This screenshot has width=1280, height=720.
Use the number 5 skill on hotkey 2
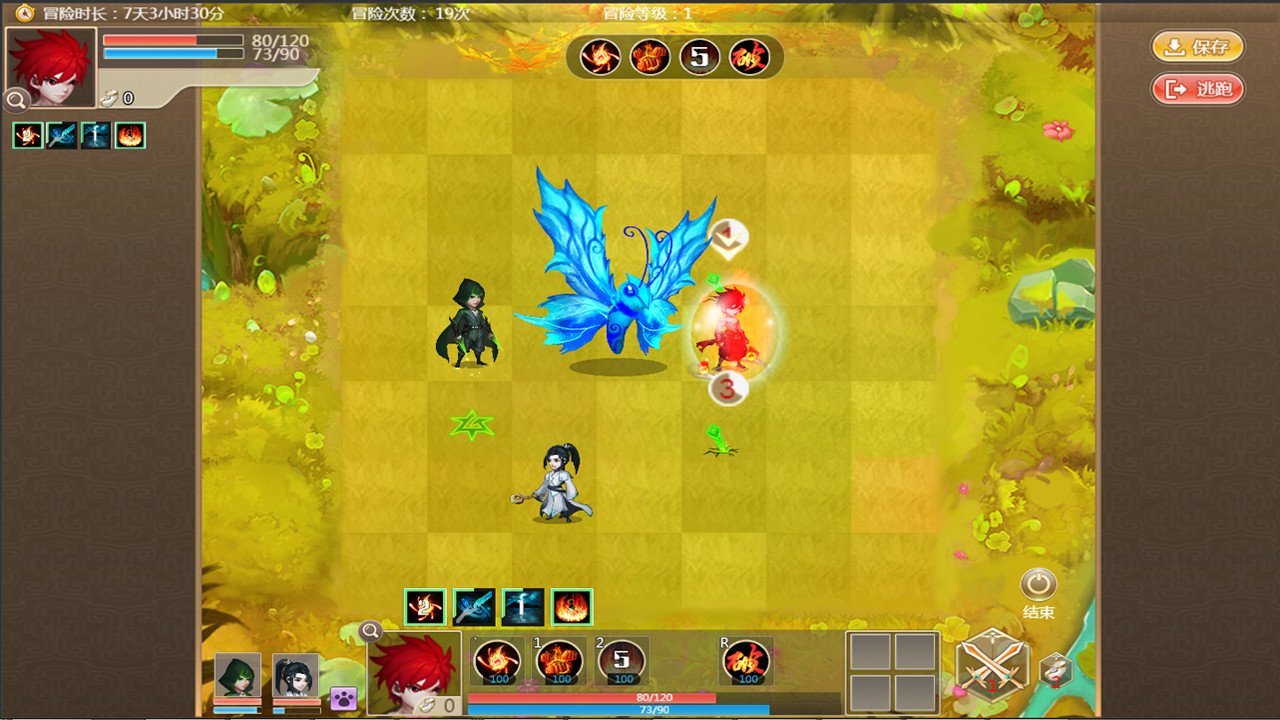click(621, 662)
